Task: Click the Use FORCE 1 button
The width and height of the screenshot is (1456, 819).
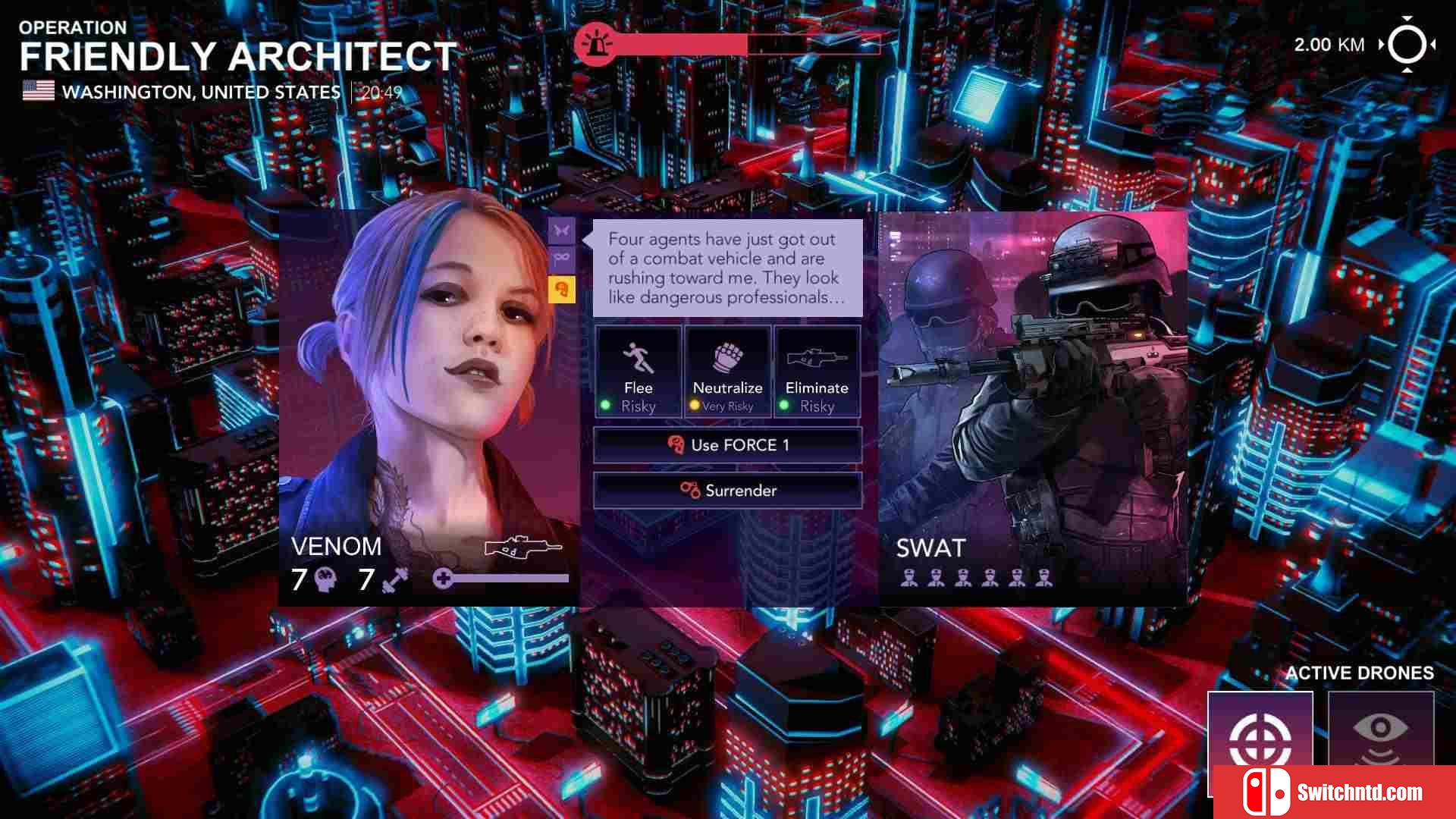Action: click(x=727, y=445)
